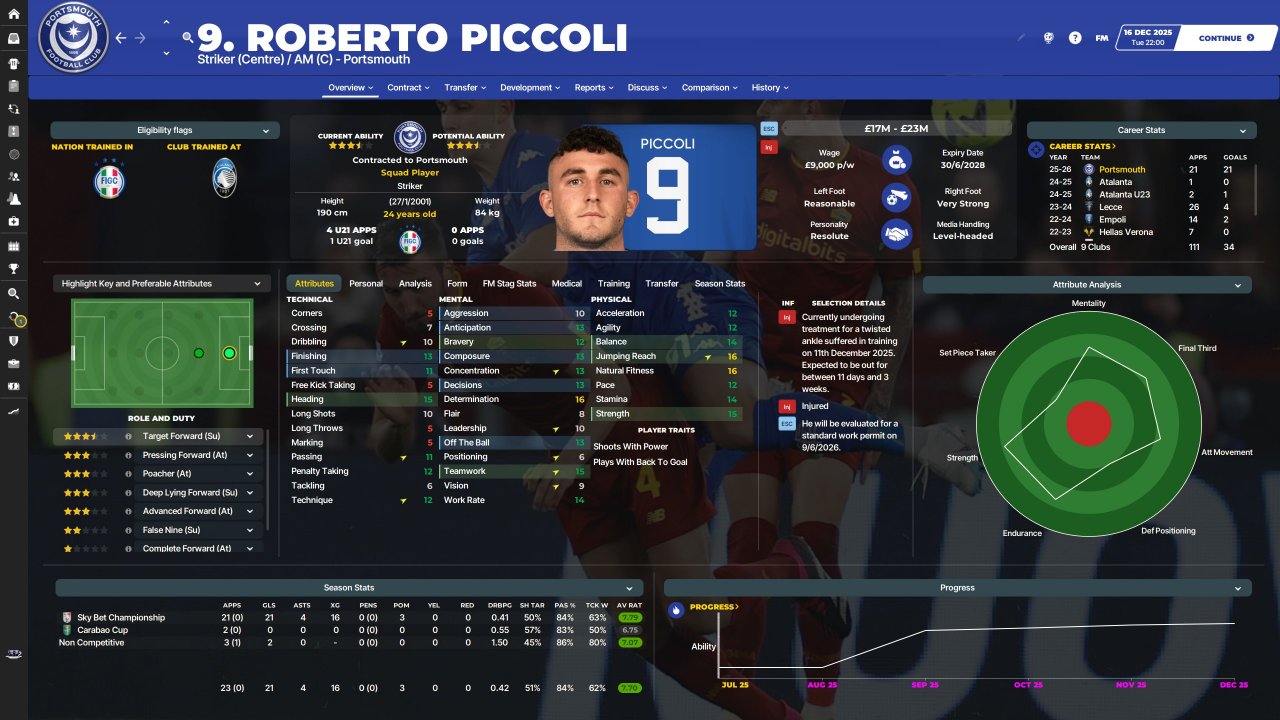1280x720 pixels.
Task: Open the Development menu
Action: click(530, 88)
